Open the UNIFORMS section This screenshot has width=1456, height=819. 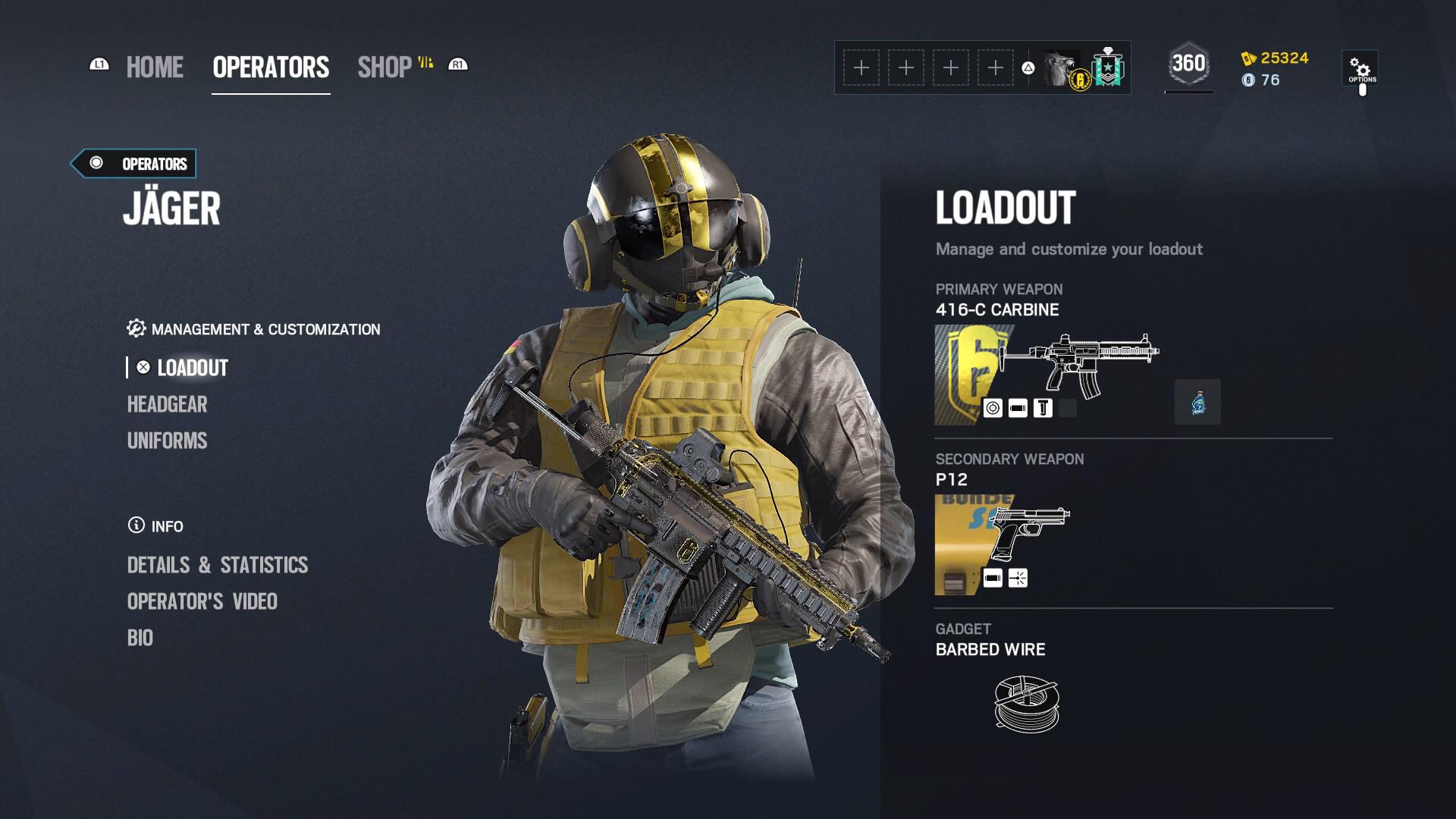coord(167,441)
